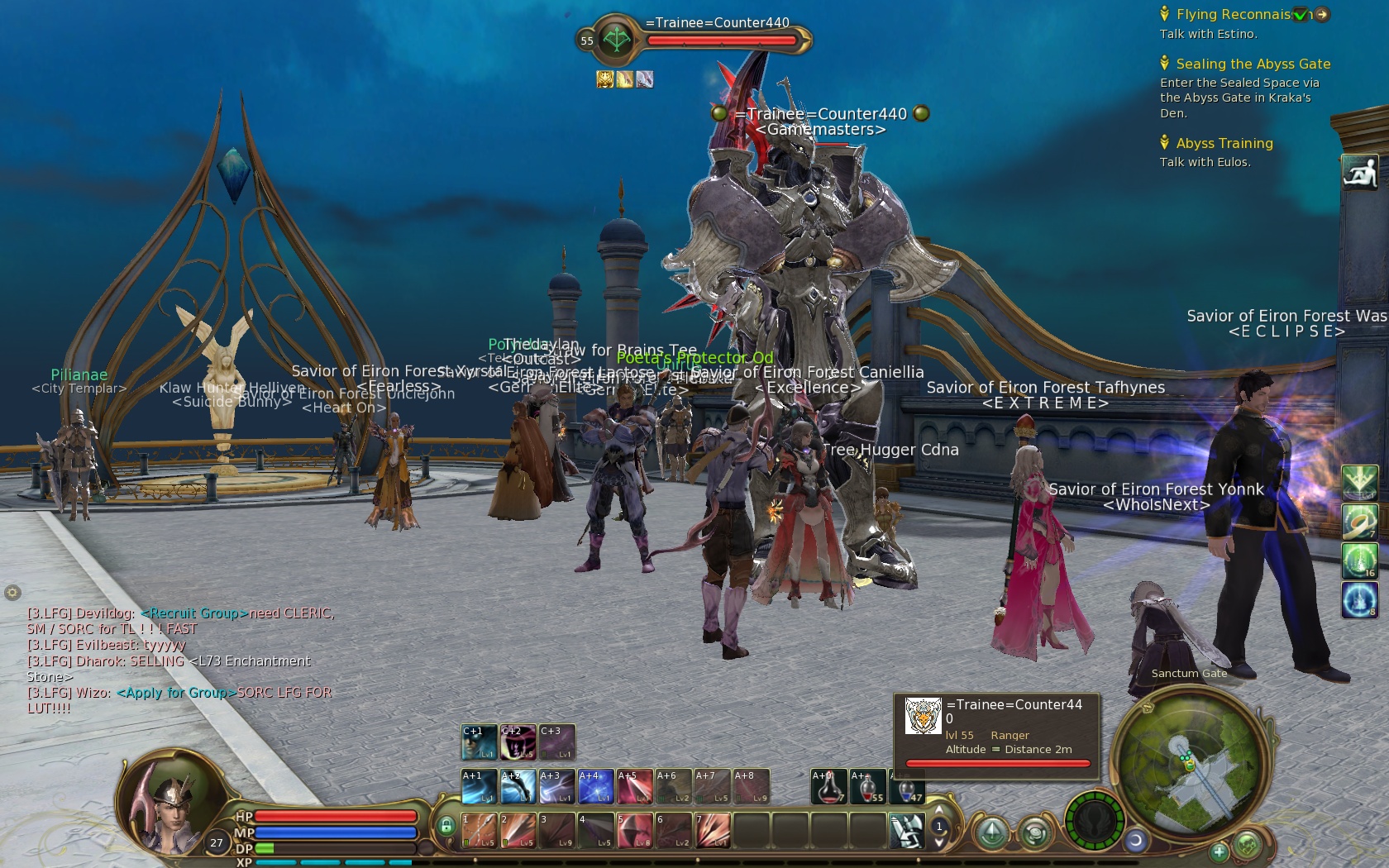
Task: Activate the skill in hotbar slot 7
Action: pos(712,830)
